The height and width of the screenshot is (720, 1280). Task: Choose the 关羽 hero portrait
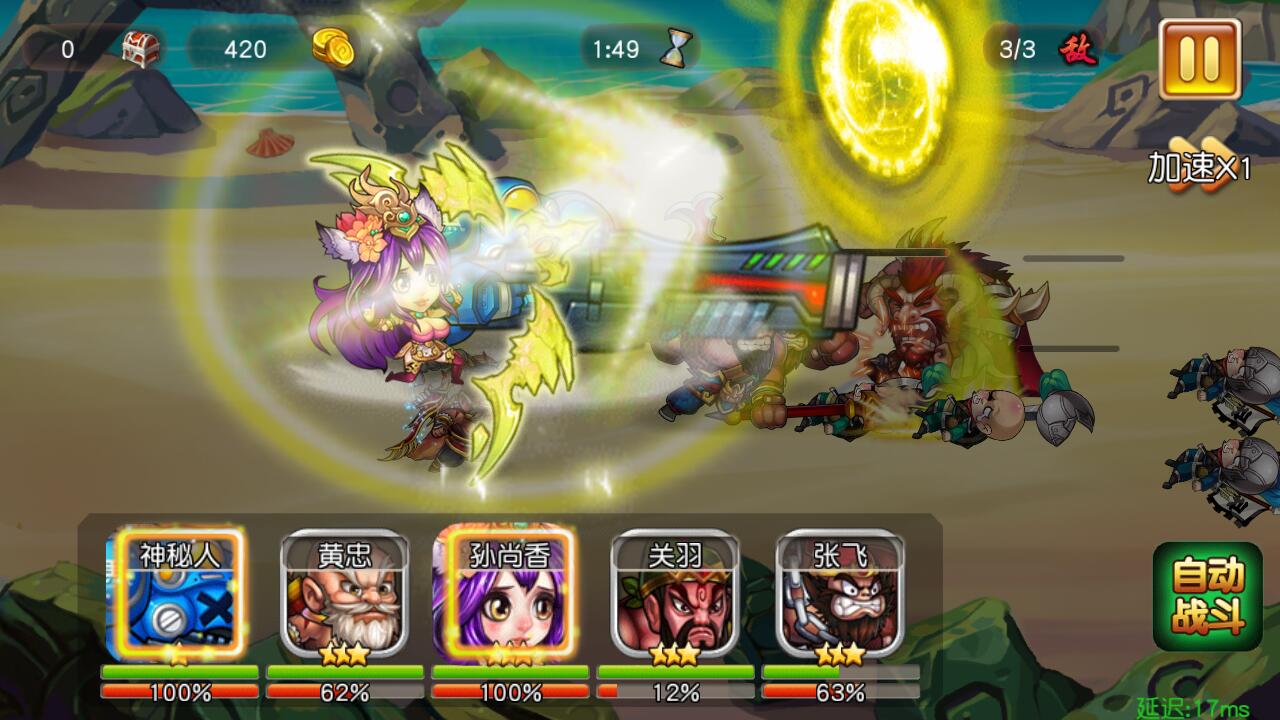click(675, 595)
